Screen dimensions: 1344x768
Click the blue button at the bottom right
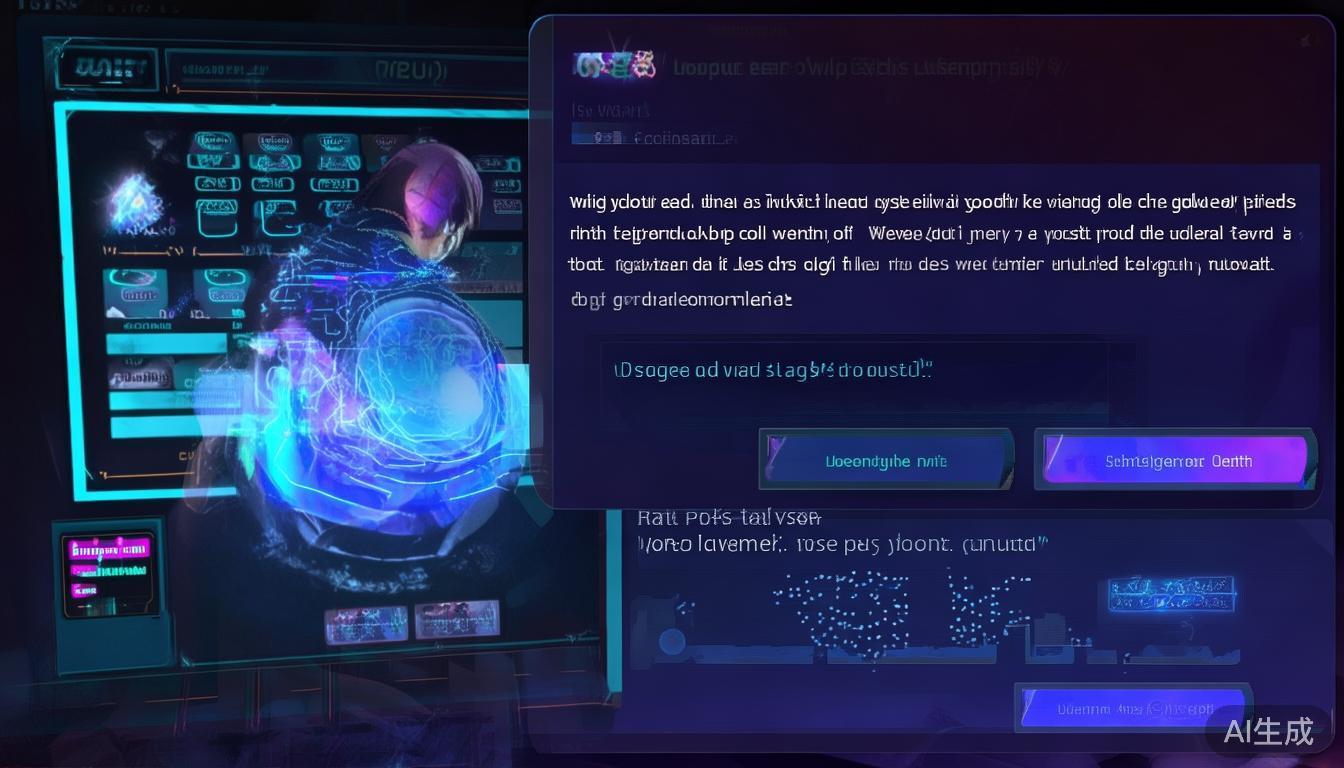tap(1132, 708)
